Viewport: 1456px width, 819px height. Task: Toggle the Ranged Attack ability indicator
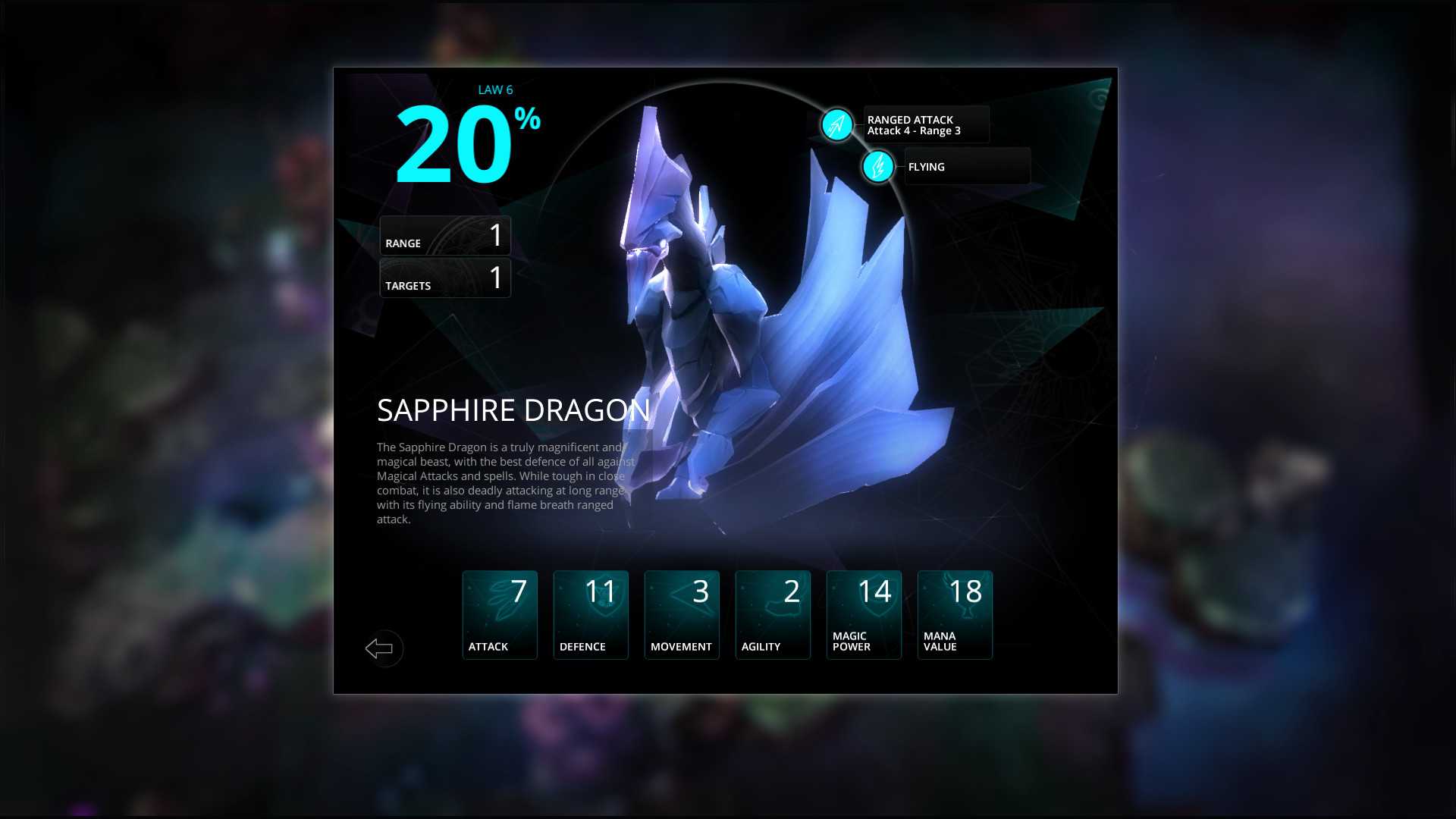[x=836, y=124]
